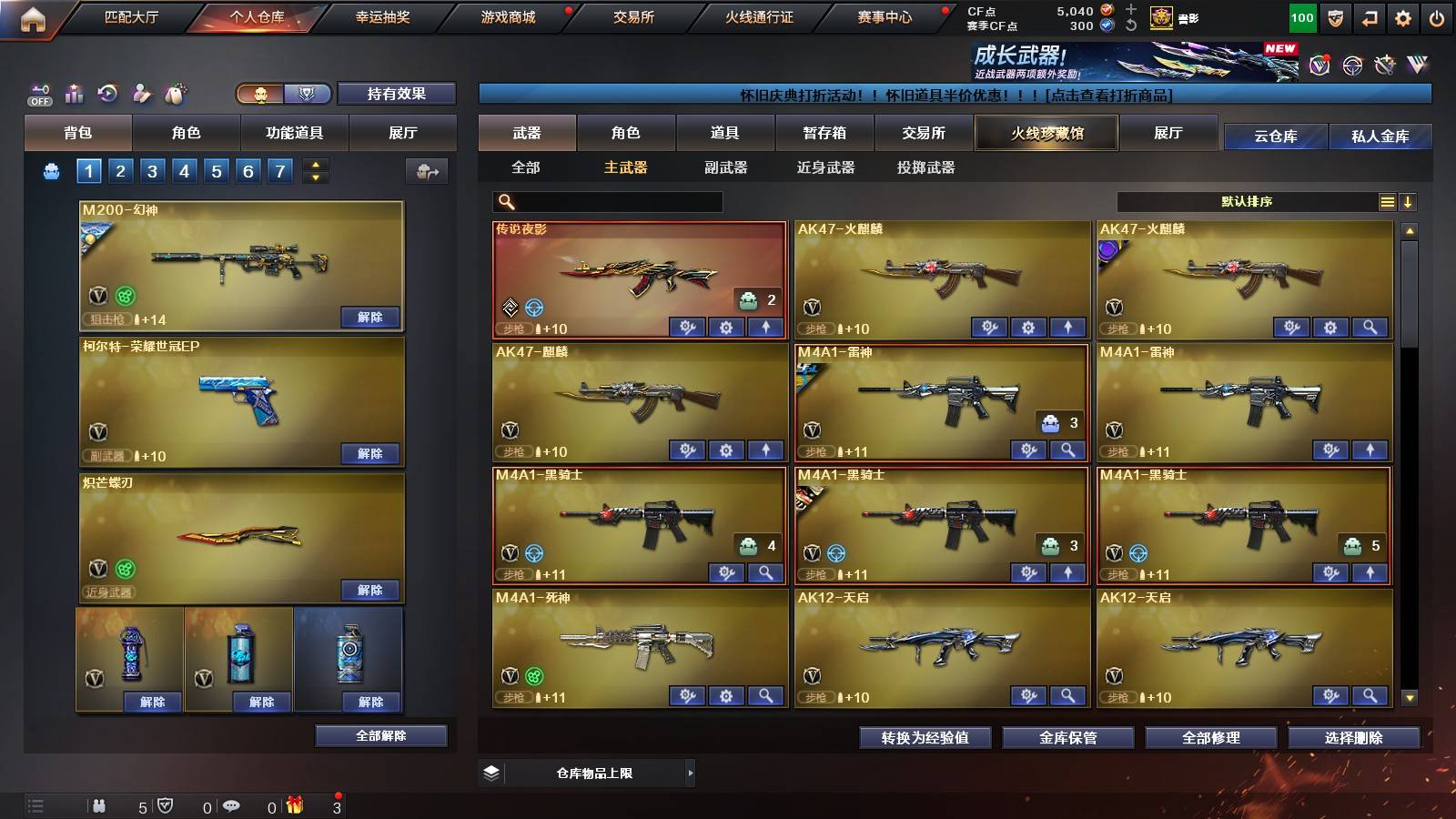Click the return arrow icon near settings

click(1370, 17)
